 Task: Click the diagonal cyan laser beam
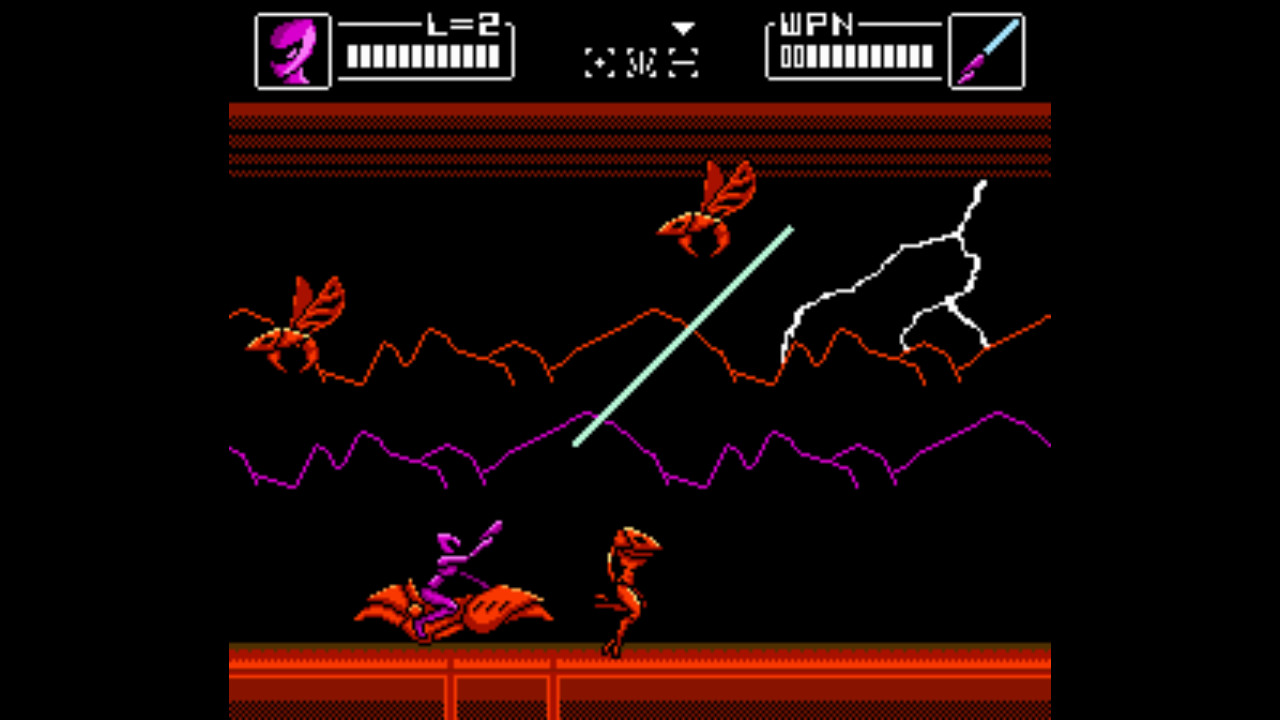[683, 335]
